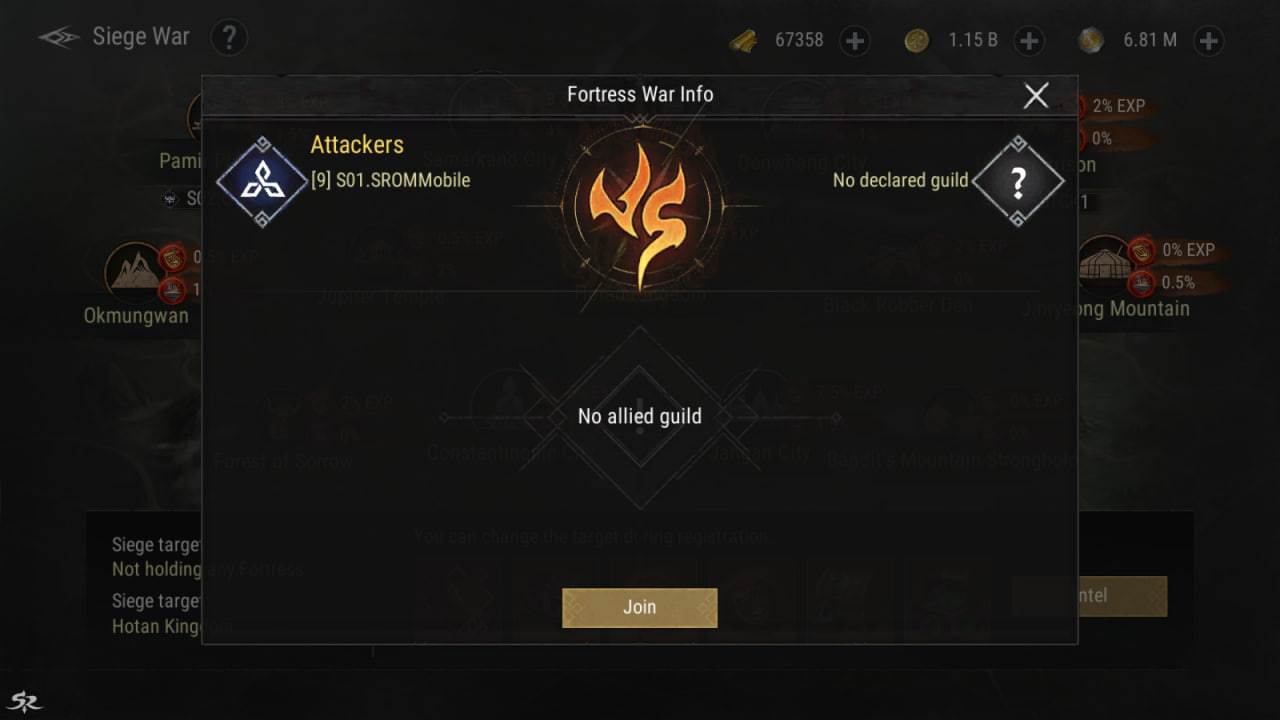
Task: Open the Siege War help question mark
Action: pyautogui.click(x=229, y=38)
